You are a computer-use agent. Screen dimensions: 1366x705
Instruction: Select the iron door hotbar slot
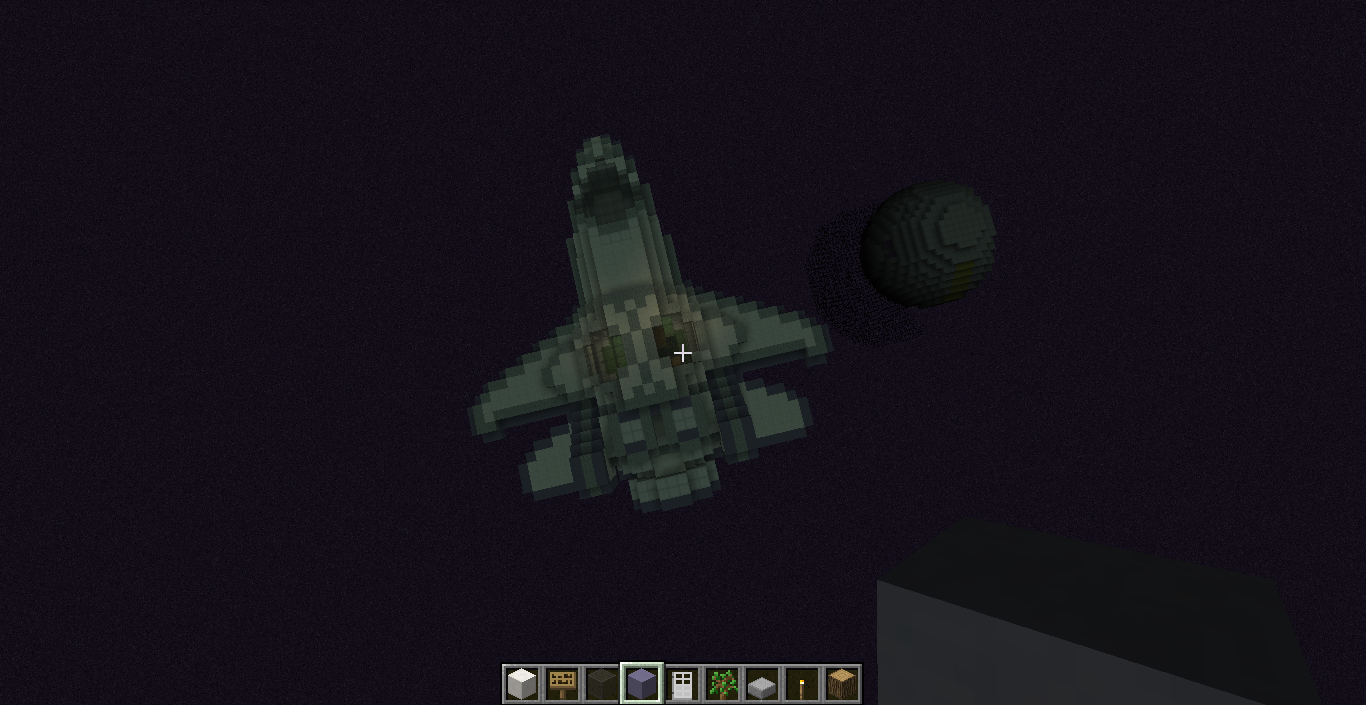[682, 684]
